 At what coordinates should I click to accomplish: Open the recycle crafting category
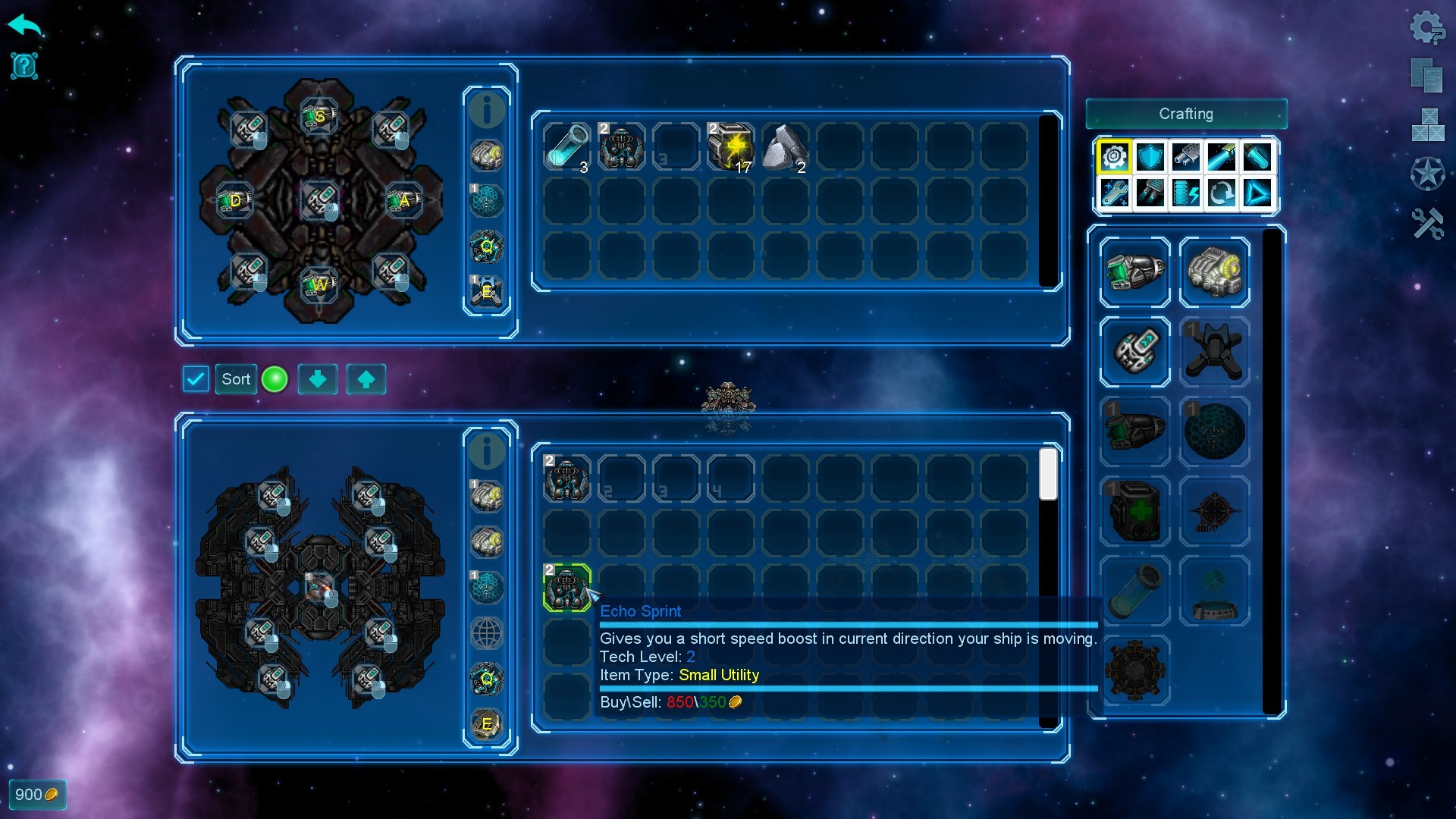1222,193
